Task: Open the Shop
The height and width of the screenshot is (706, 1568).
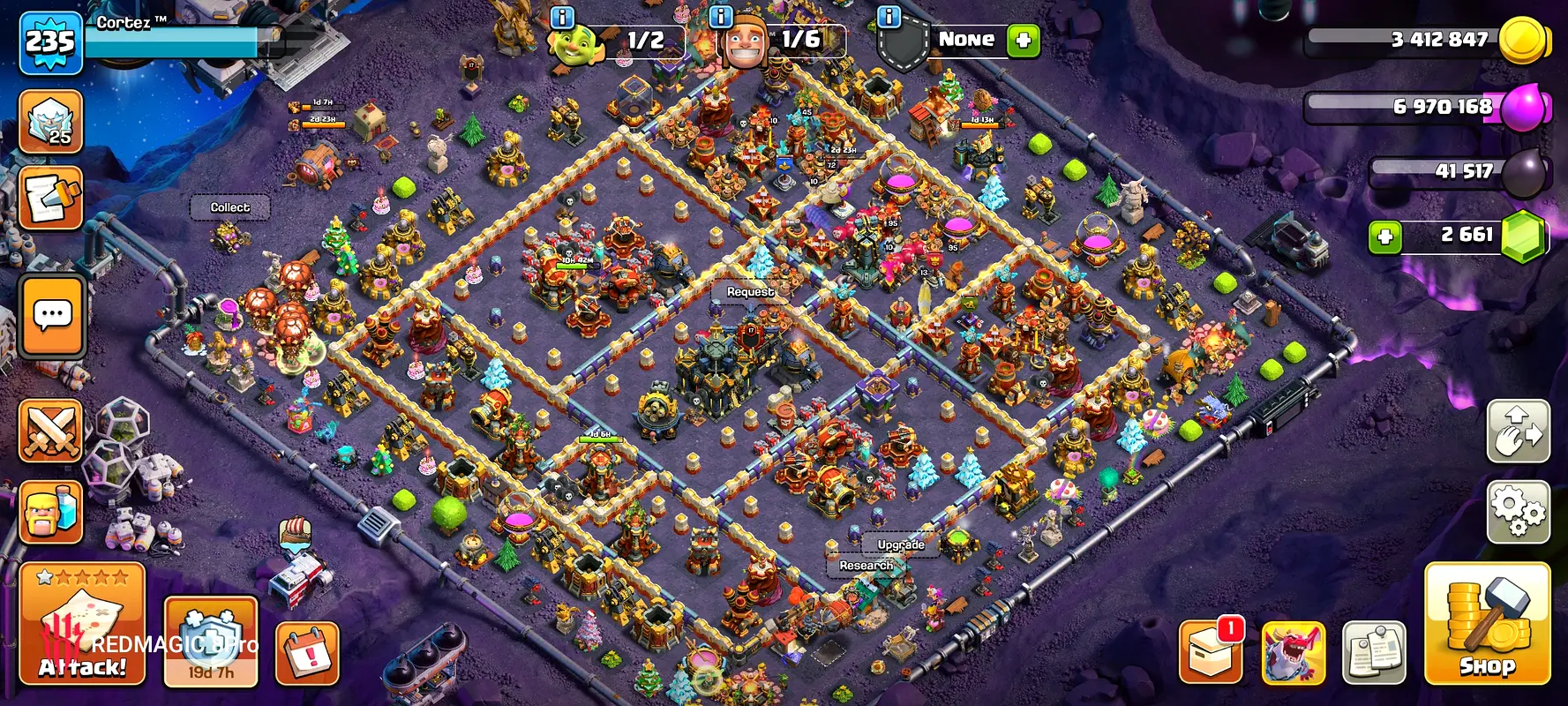Action: pyautogui.click(x=1487, y=624)
